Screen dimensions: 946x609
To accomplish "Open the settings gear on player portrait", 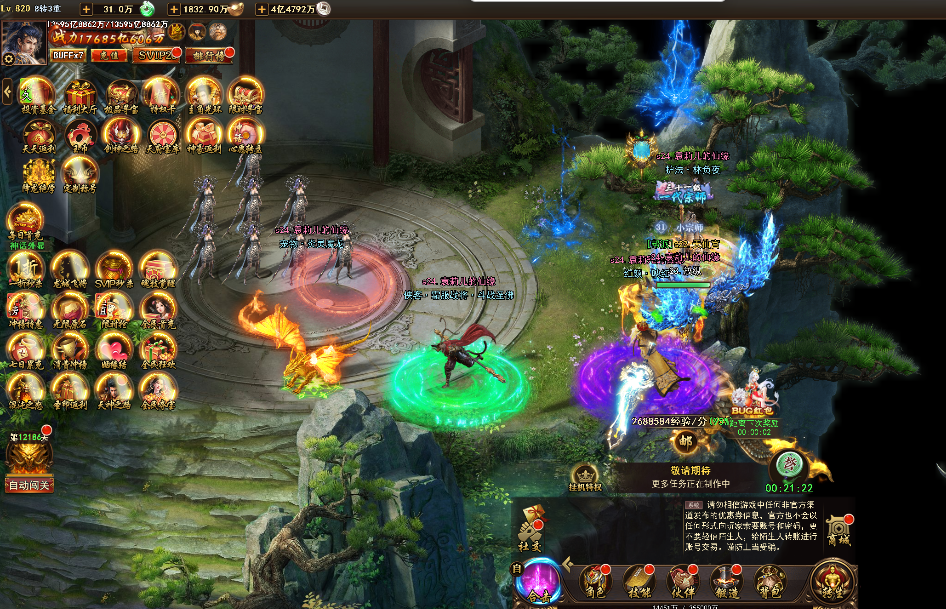I will click(x=8, y=58).
